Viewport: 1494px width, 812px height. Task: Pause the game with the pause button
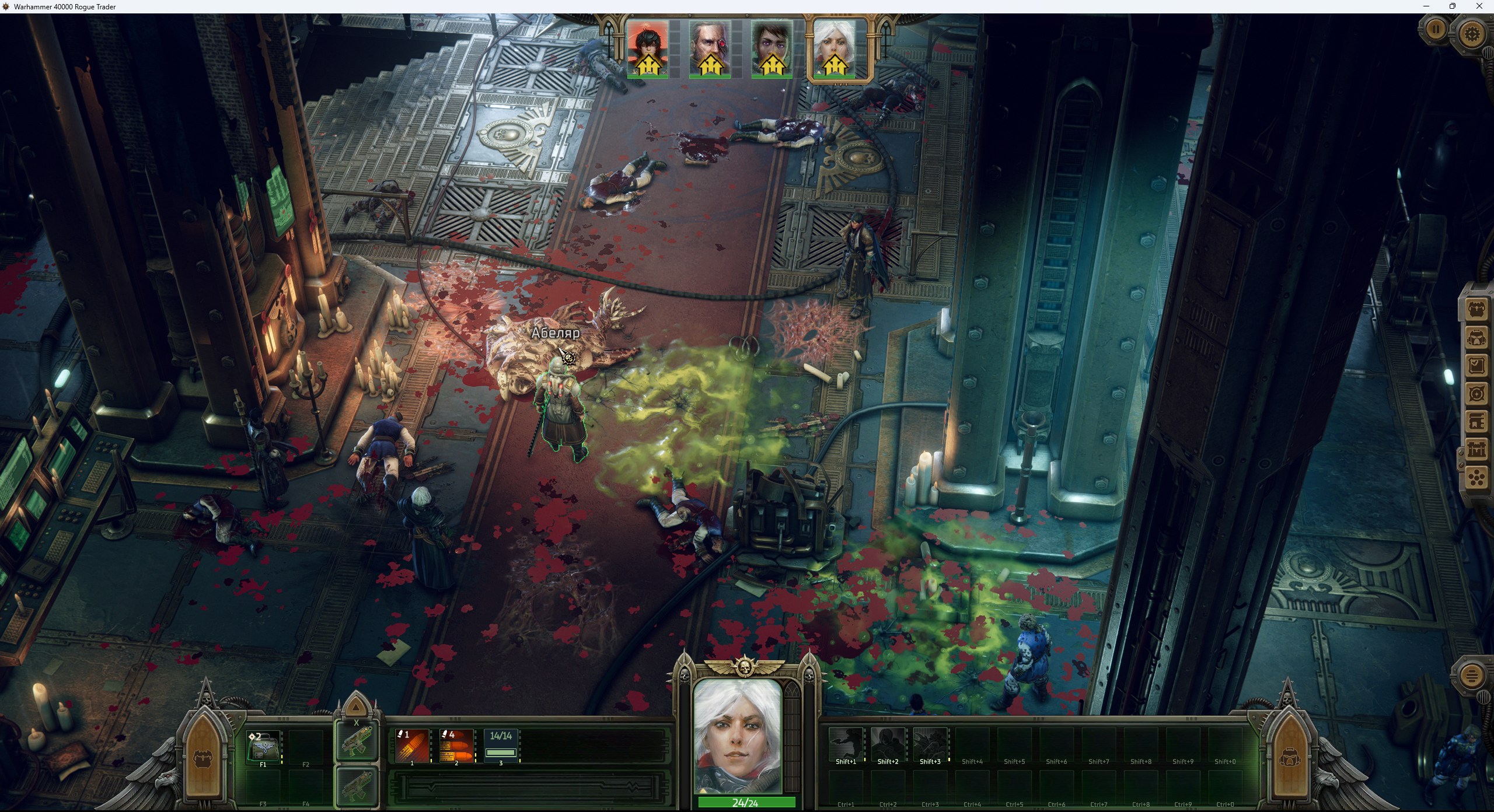(x=1436, y=29)
